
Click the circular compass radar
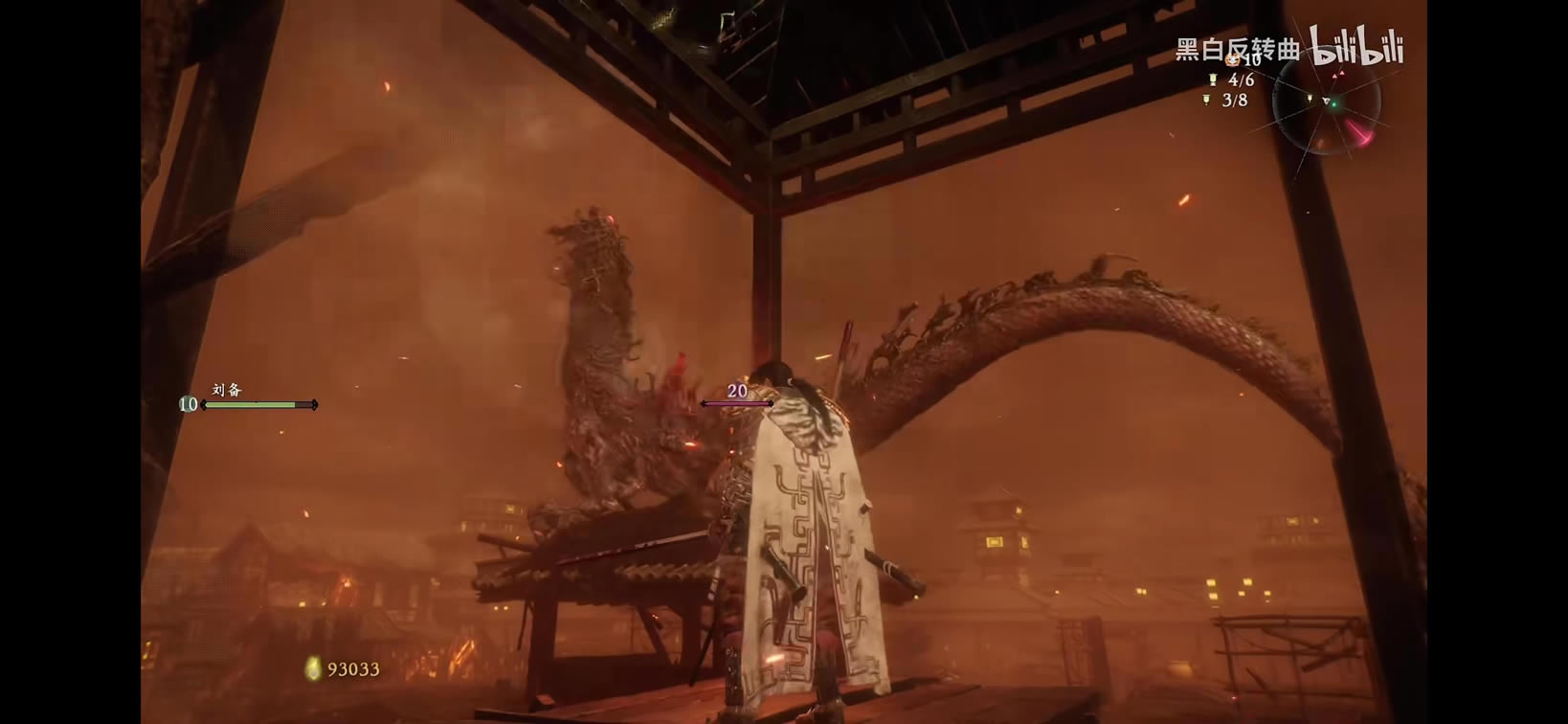1327,102
